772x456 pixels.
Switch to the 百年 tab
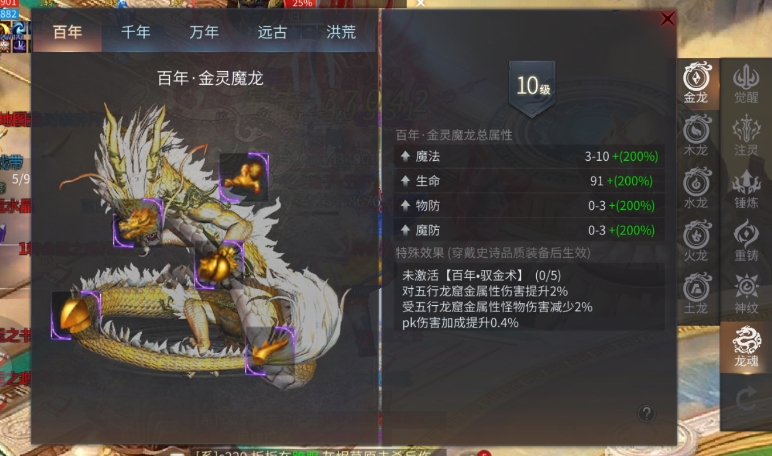click(68, 31)
